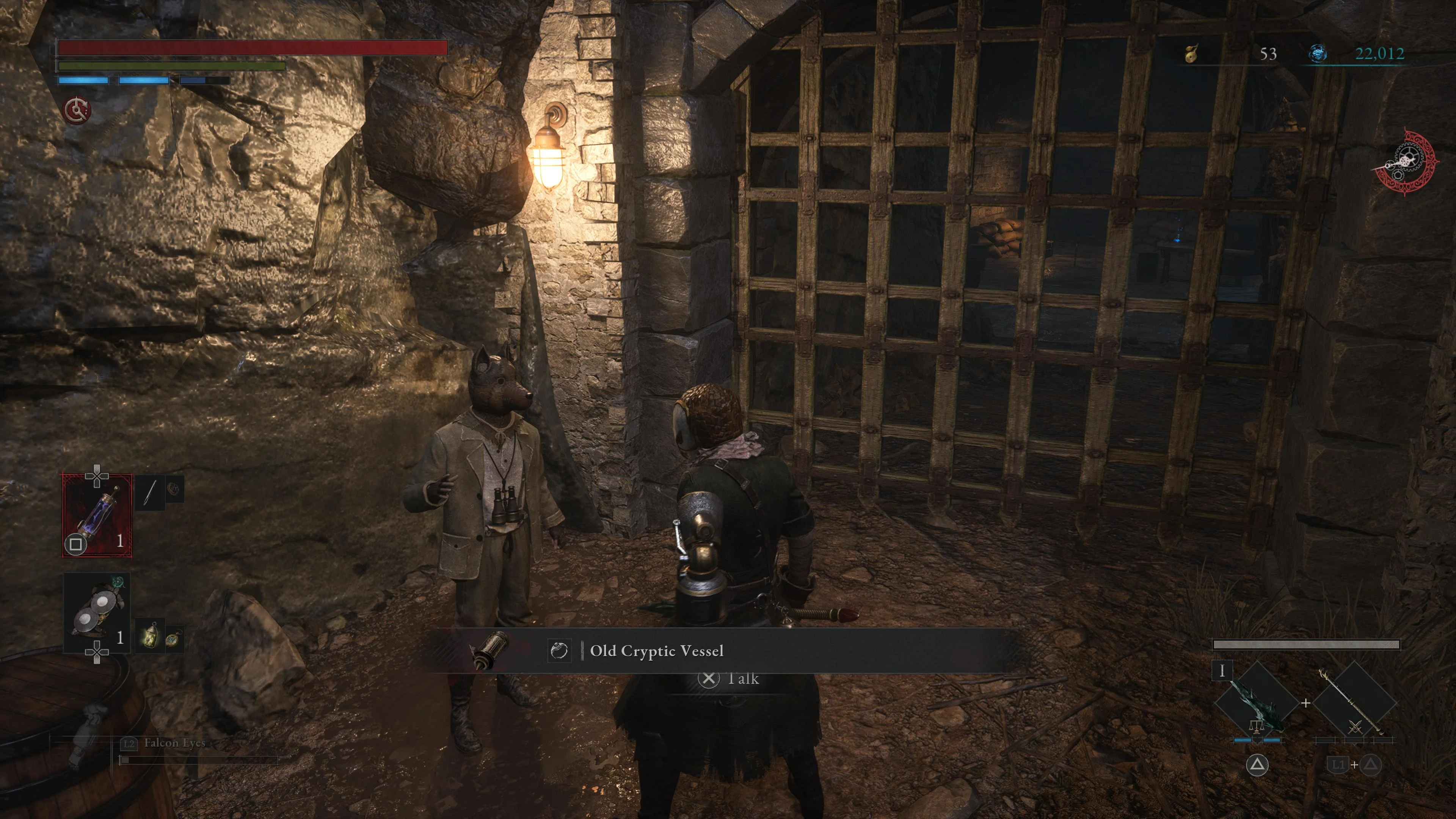Viewport: 1456px width, 819px height.
Task: Click the weapon set I indicator
Action: click(x=1222, y=671)
